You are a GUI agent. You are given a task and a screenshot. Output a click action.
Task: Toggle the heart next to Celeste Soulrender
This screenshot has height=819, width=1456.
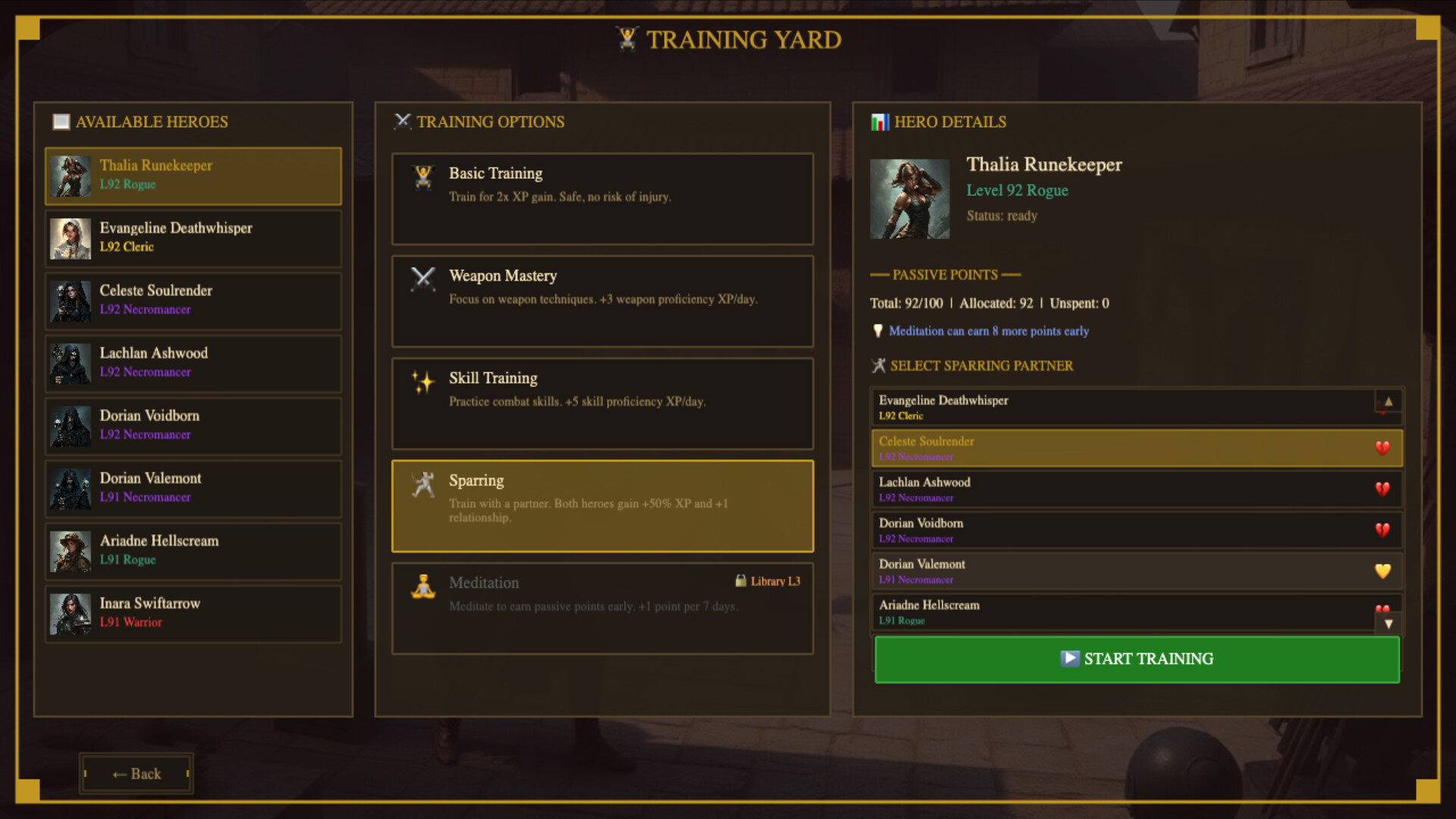coord(1382,448)
